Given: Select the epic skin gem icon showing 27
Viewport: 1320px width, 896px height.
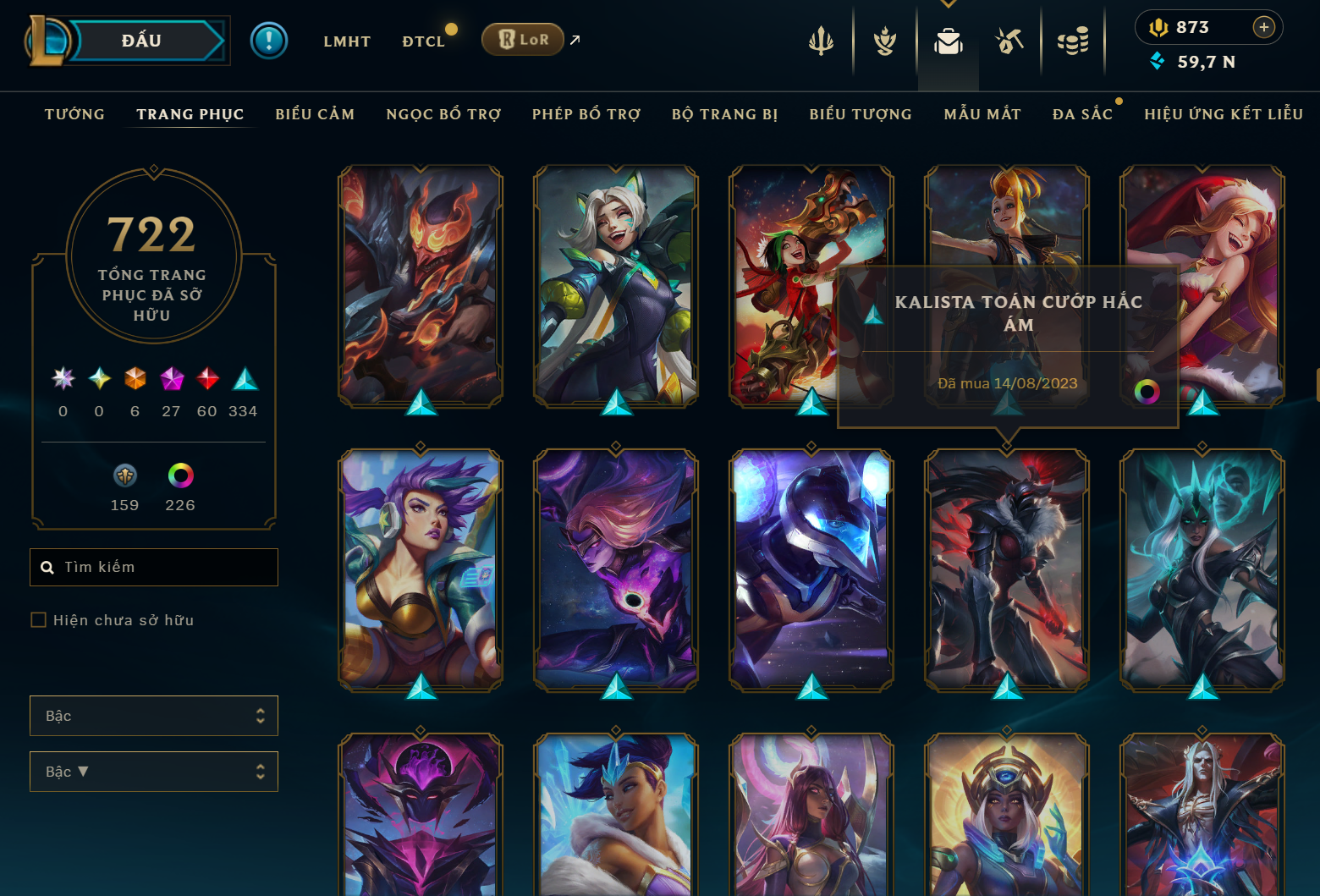Looking at the screenshot, I should 172,378.
